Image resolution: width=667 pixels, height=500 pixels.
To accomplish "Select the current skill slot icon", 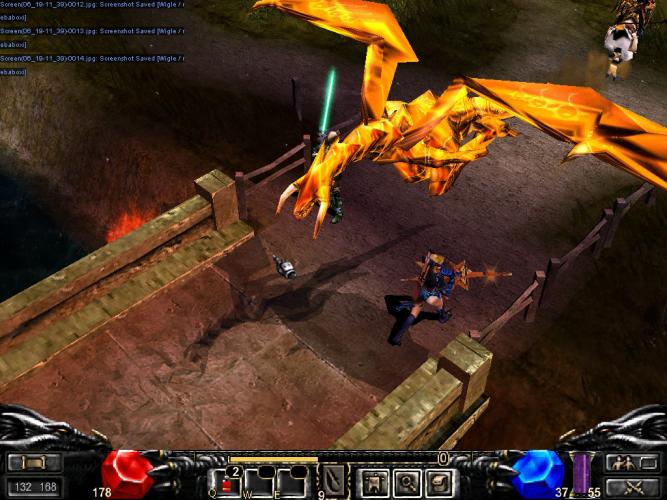I will pyautogui.click(x=333, y=480).
